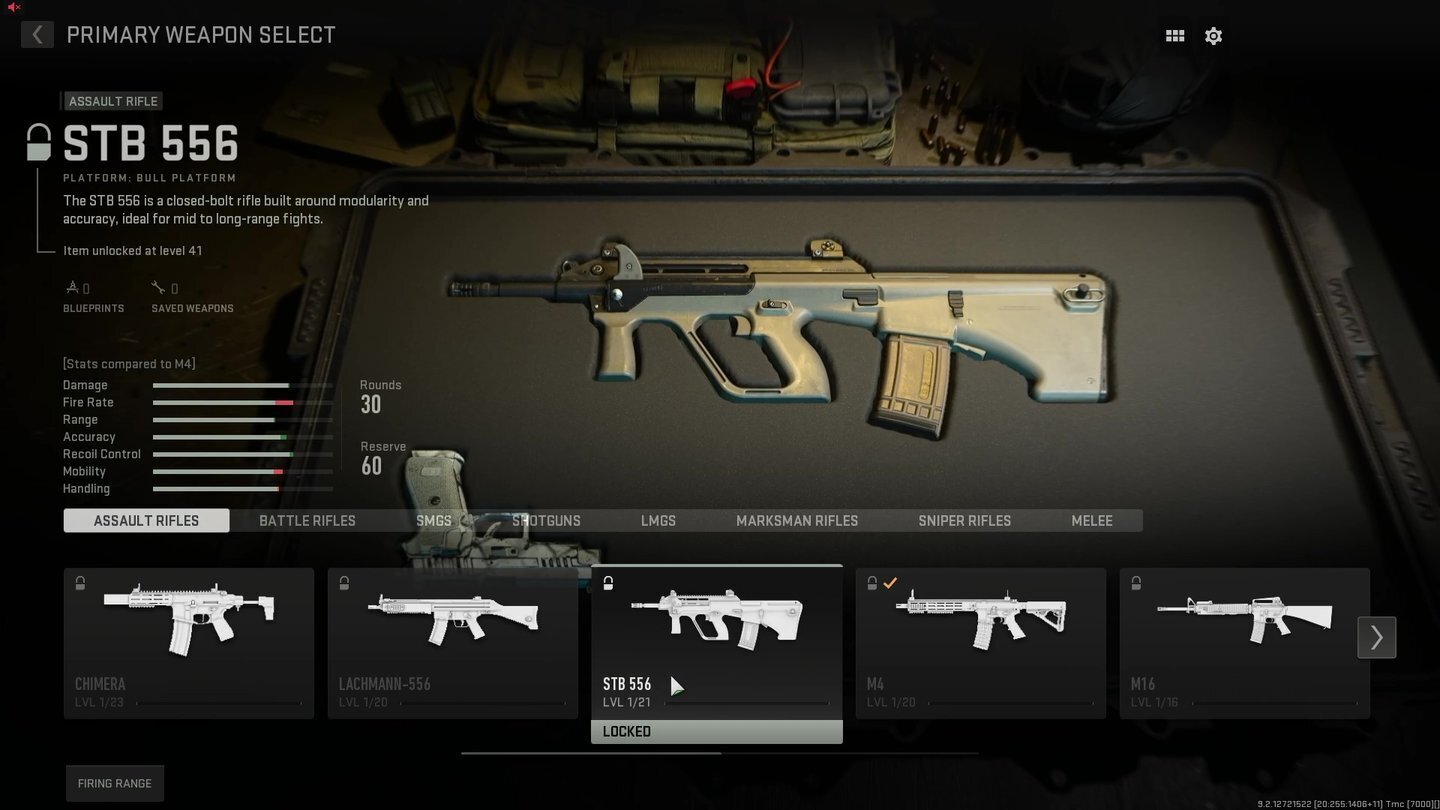
Task: Open the loadout grid view icon
Action: coord(1174,35)
